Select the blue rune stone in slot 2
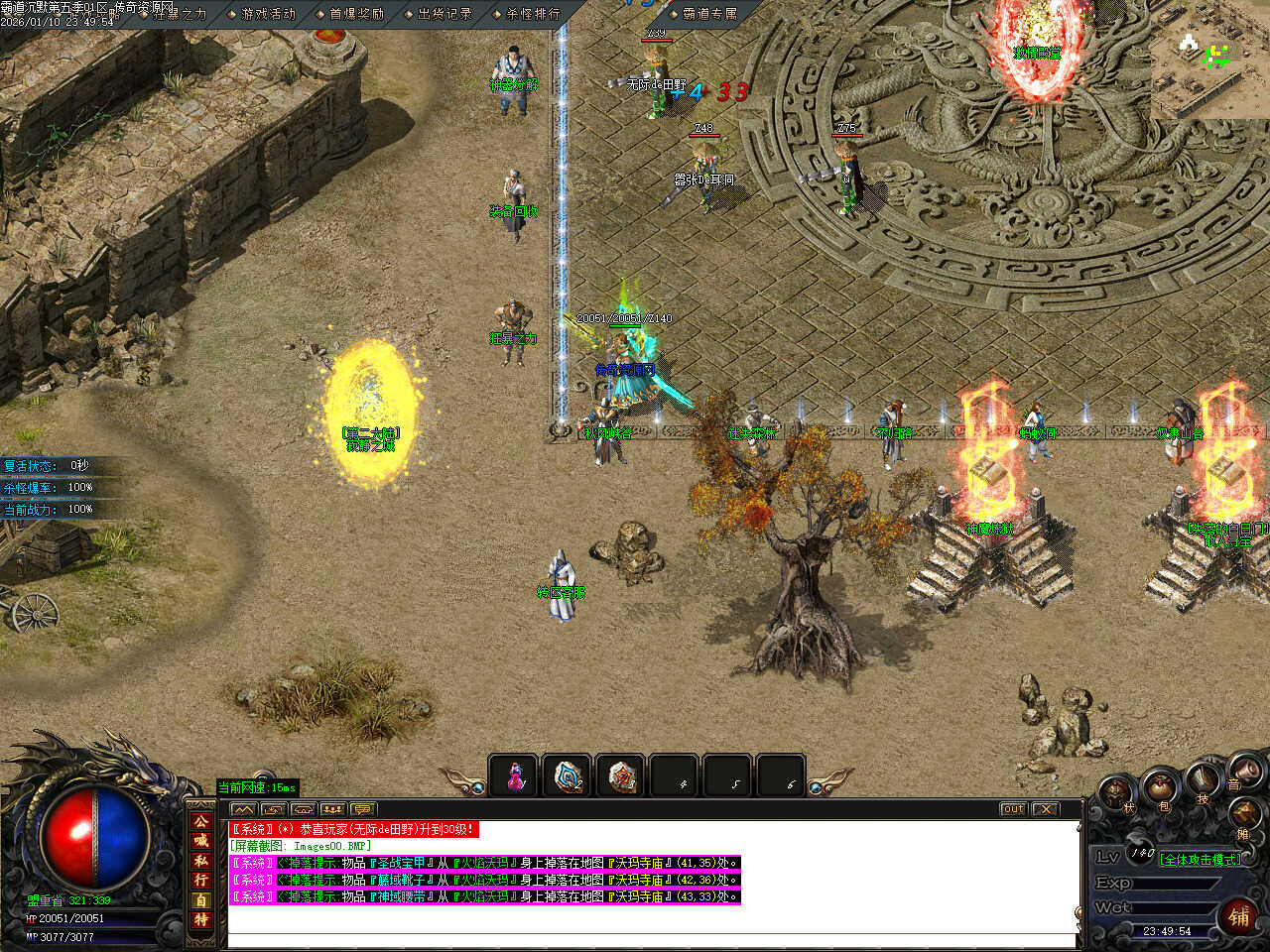This screenshot has width=1270, height=952. tap(569, 776)
